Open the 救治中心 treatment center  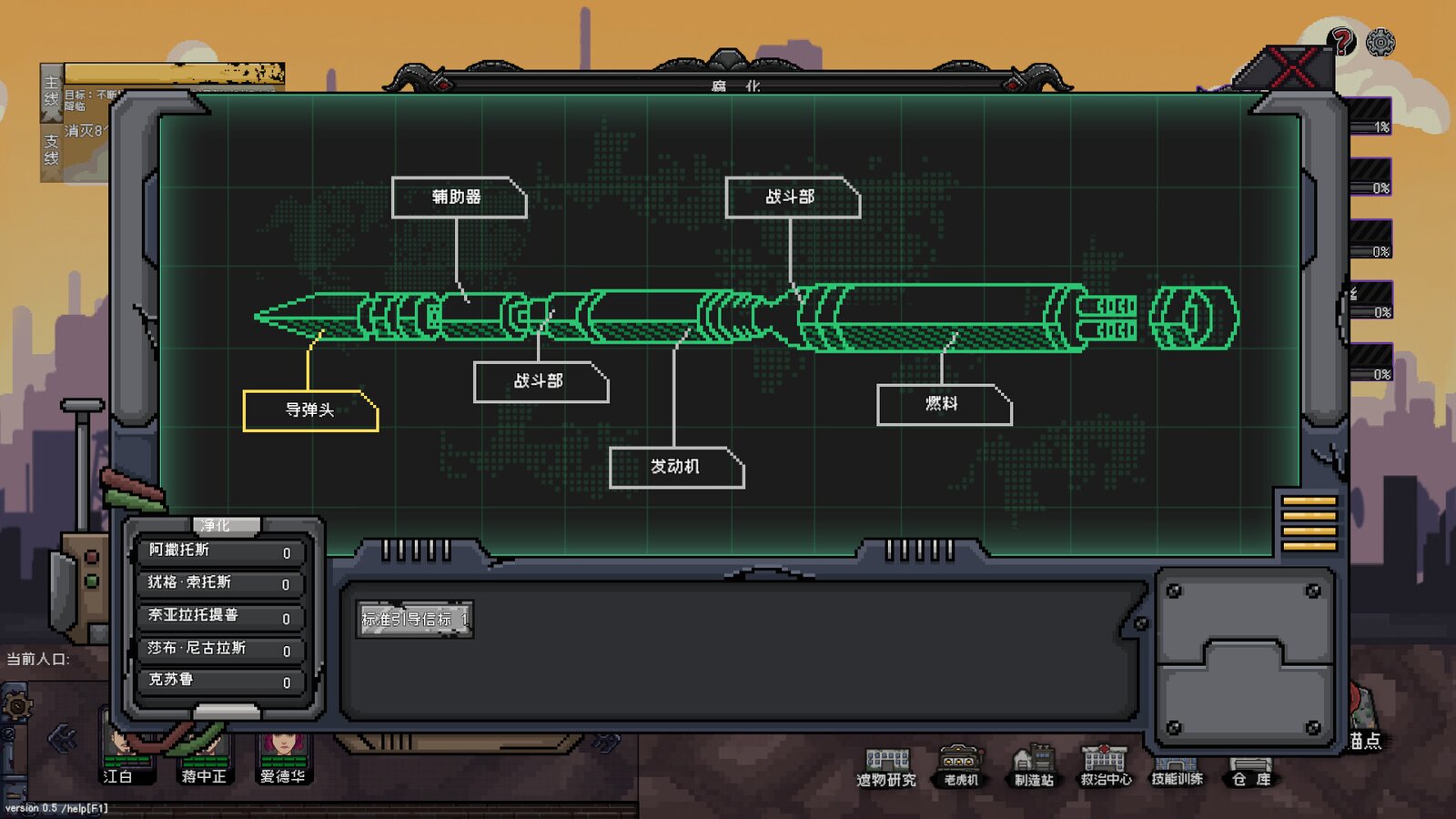tap(1106, 766)
